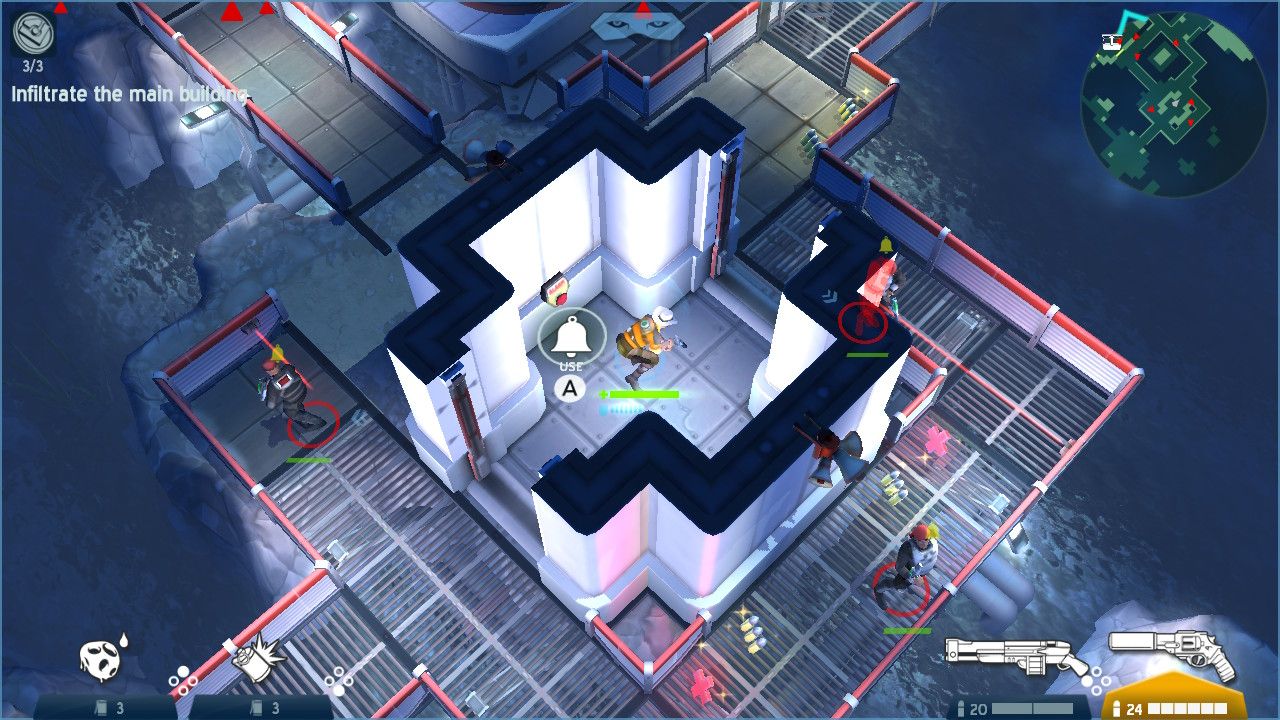Click the bullet icon beside the 20 counter
Image resolution: width=1280 pixels, height=720 pixels.
(x=961, y=707)
